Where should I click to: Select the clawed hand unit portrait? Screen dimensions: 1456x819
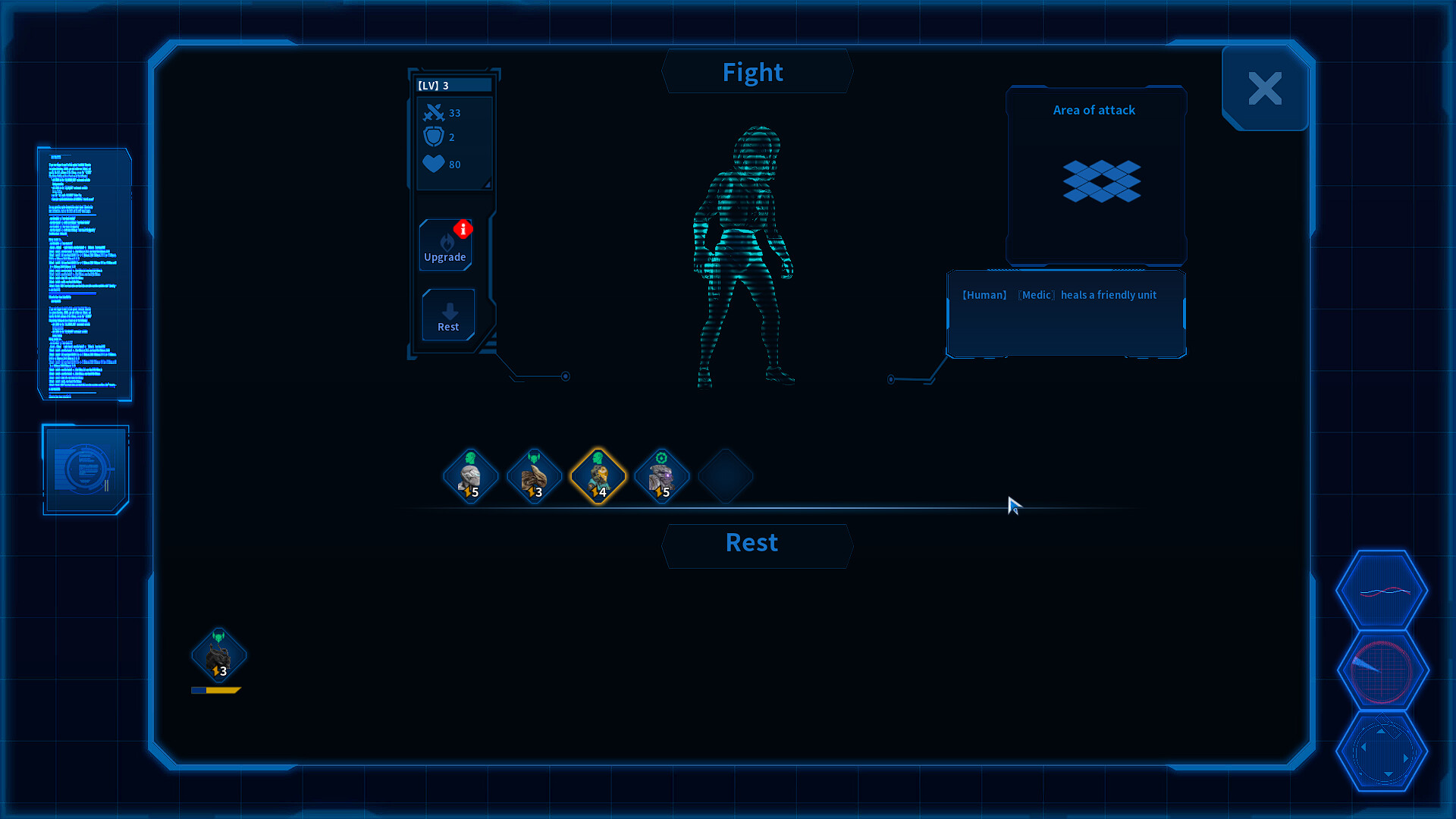coord(535,474)
